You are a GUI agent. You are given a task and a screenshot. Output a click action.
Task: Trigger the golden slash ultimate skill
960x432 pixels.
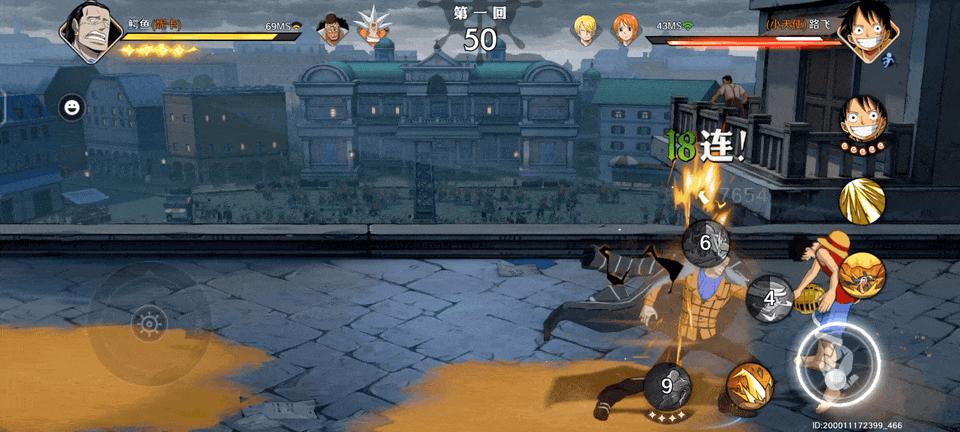(862, 201)
